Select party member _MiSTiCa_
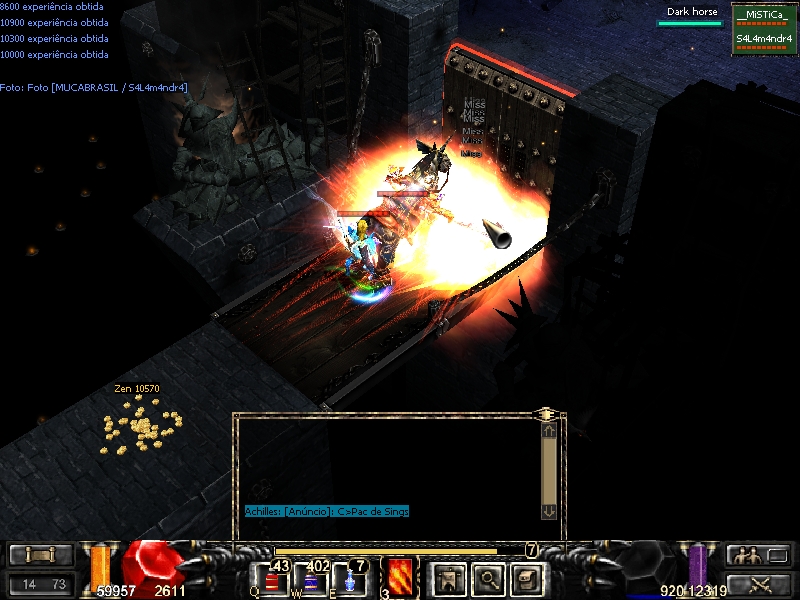This screenshot has width=800, height=600. (764, 17)
